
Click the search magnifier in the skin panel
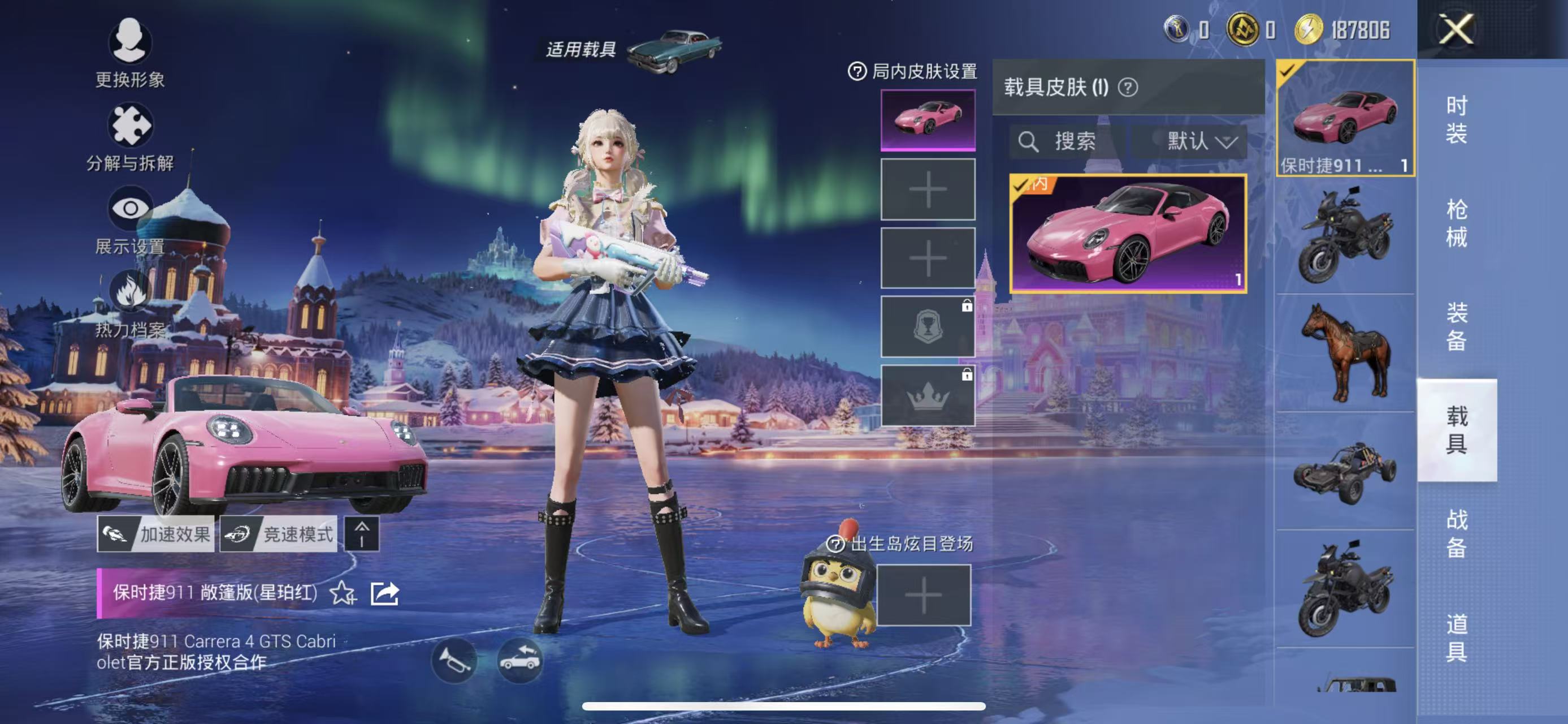pos(1029,142)
